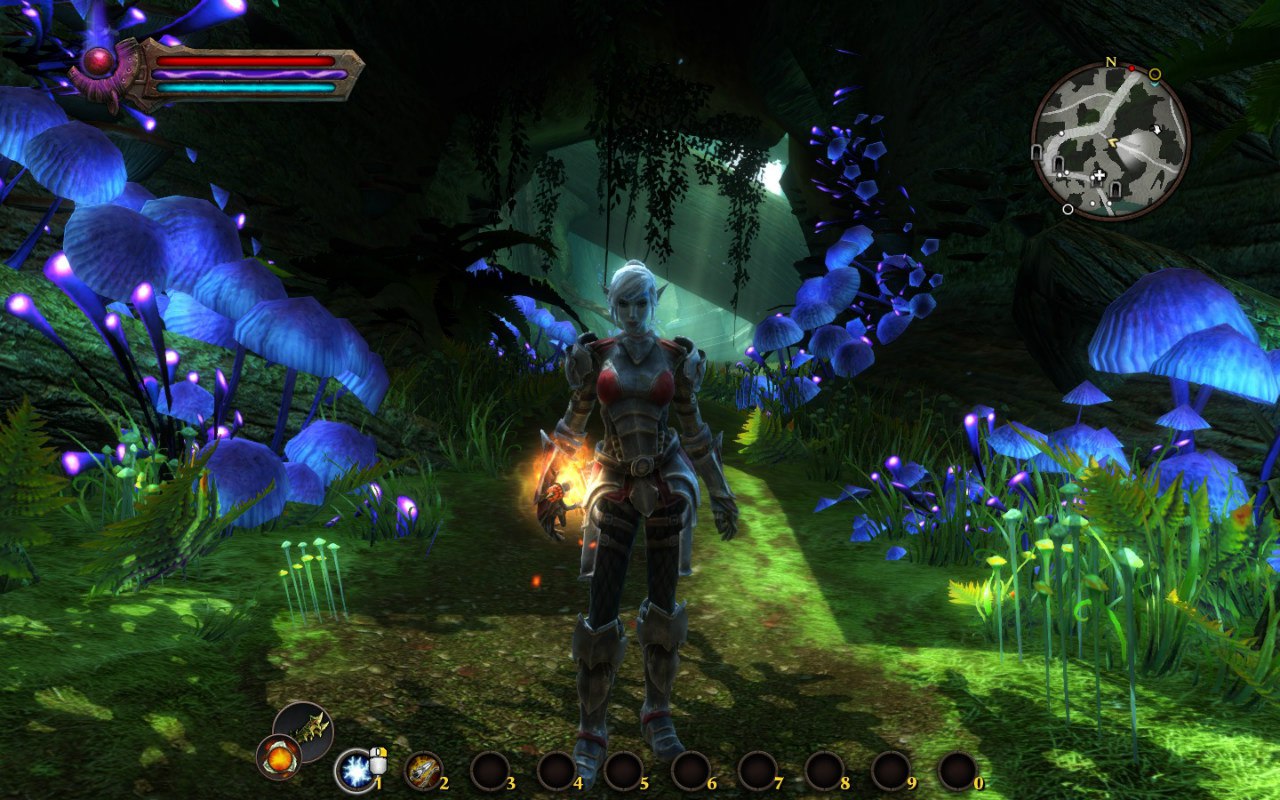The height and width of the screenshot is (800, 1280).
Task: Activate the ice burst ability in slot 1
Action: pyautogui.click(x=354, y=770)
